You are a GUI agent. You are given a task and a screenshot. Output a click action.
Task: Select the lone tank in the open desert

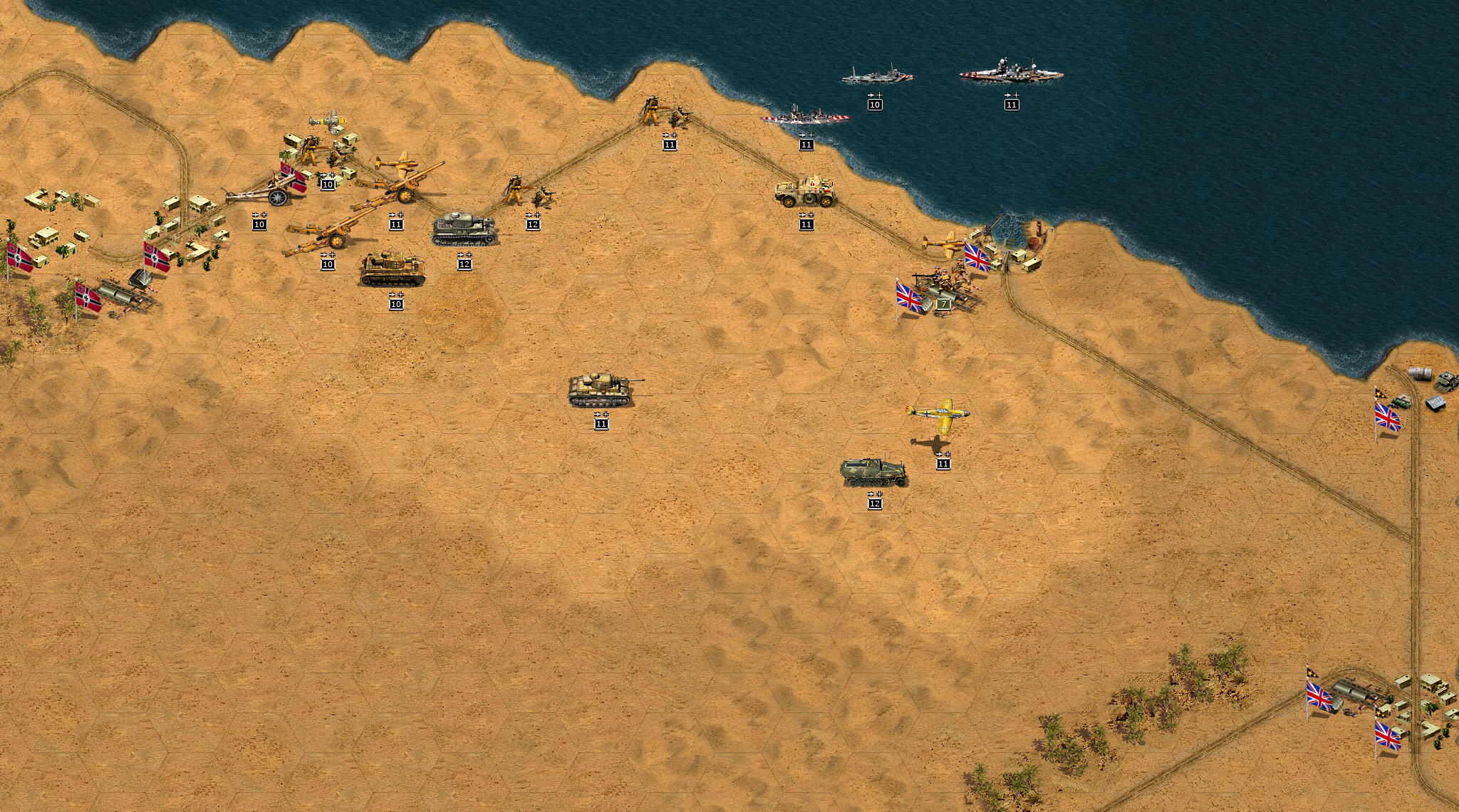click(x=603, y=390)
